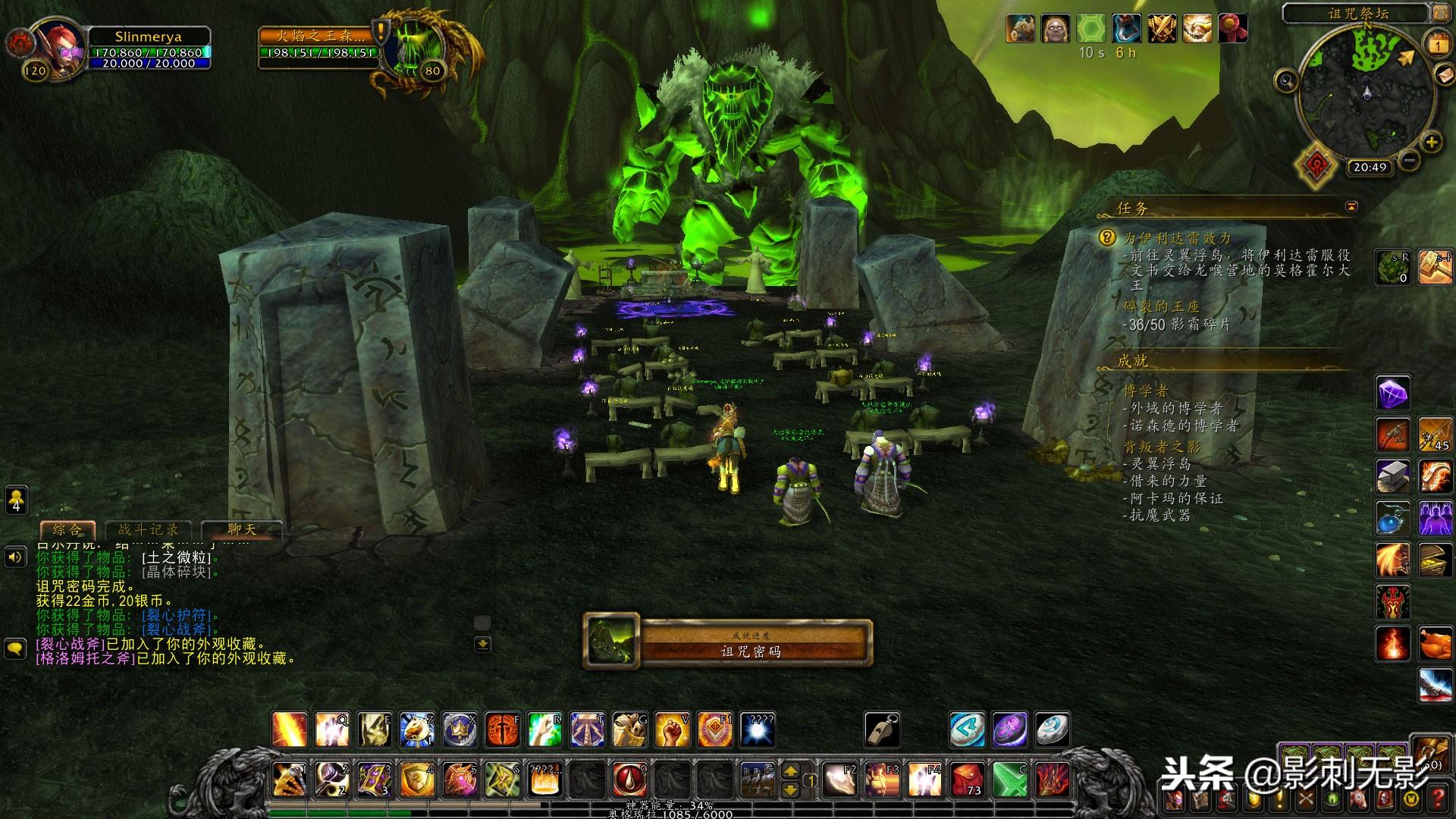Open the yellow chat bubble menu button
This screenshot has height=819, width=1456.
[16, 649]
